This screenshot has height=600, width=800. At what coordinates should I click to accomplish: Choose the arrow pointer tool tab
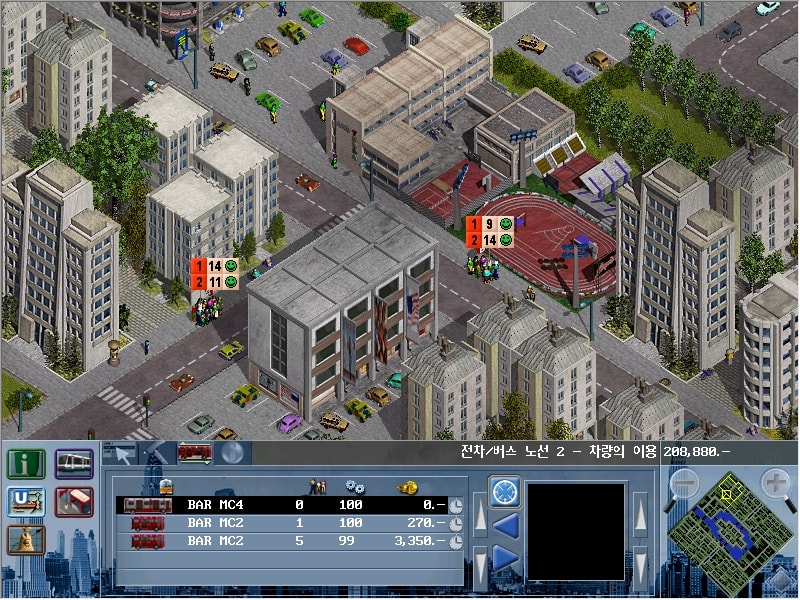[x=121, y=453]
